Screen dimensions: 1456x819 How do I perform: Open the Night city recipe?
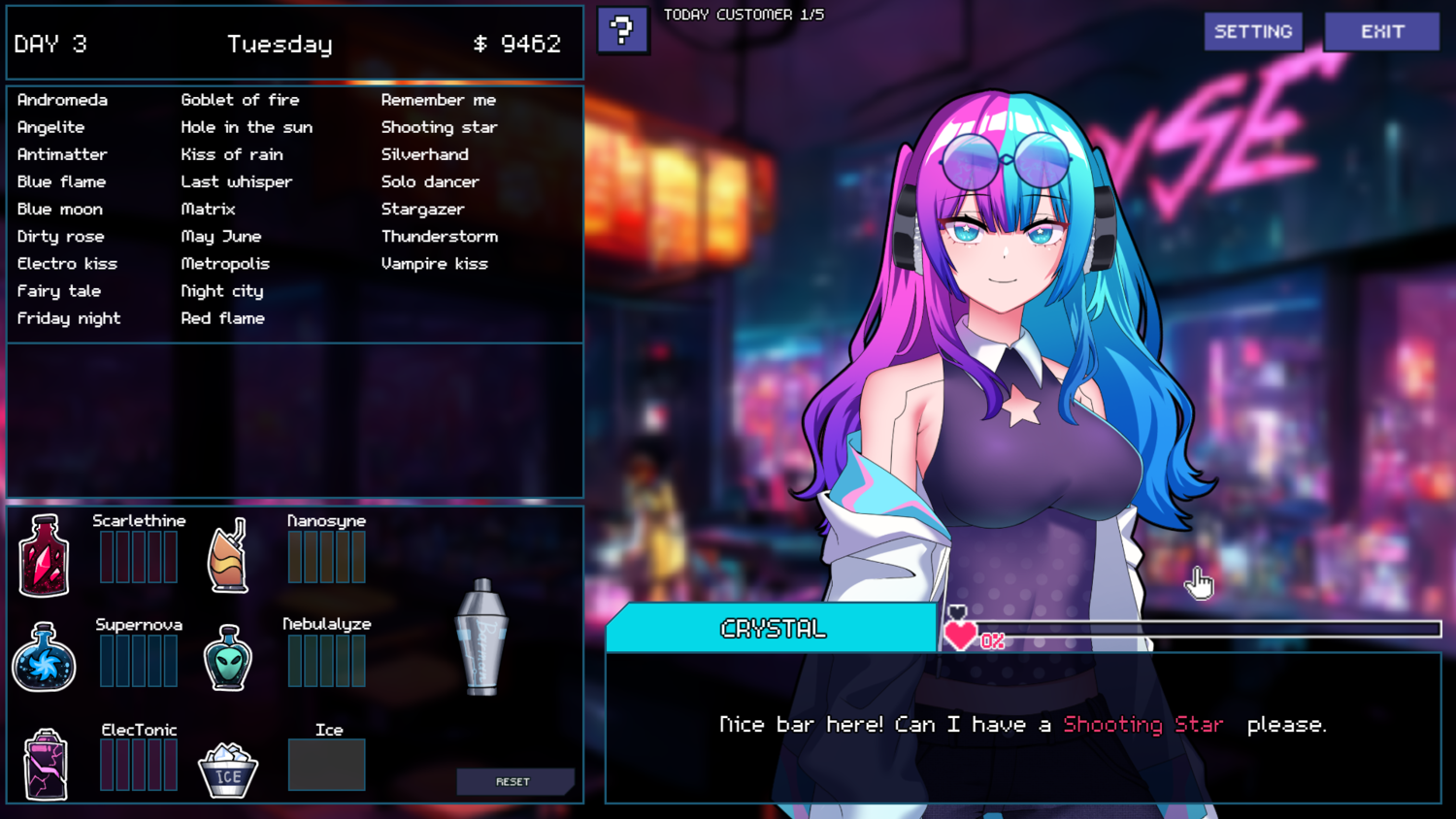click(x=221, y=291)
